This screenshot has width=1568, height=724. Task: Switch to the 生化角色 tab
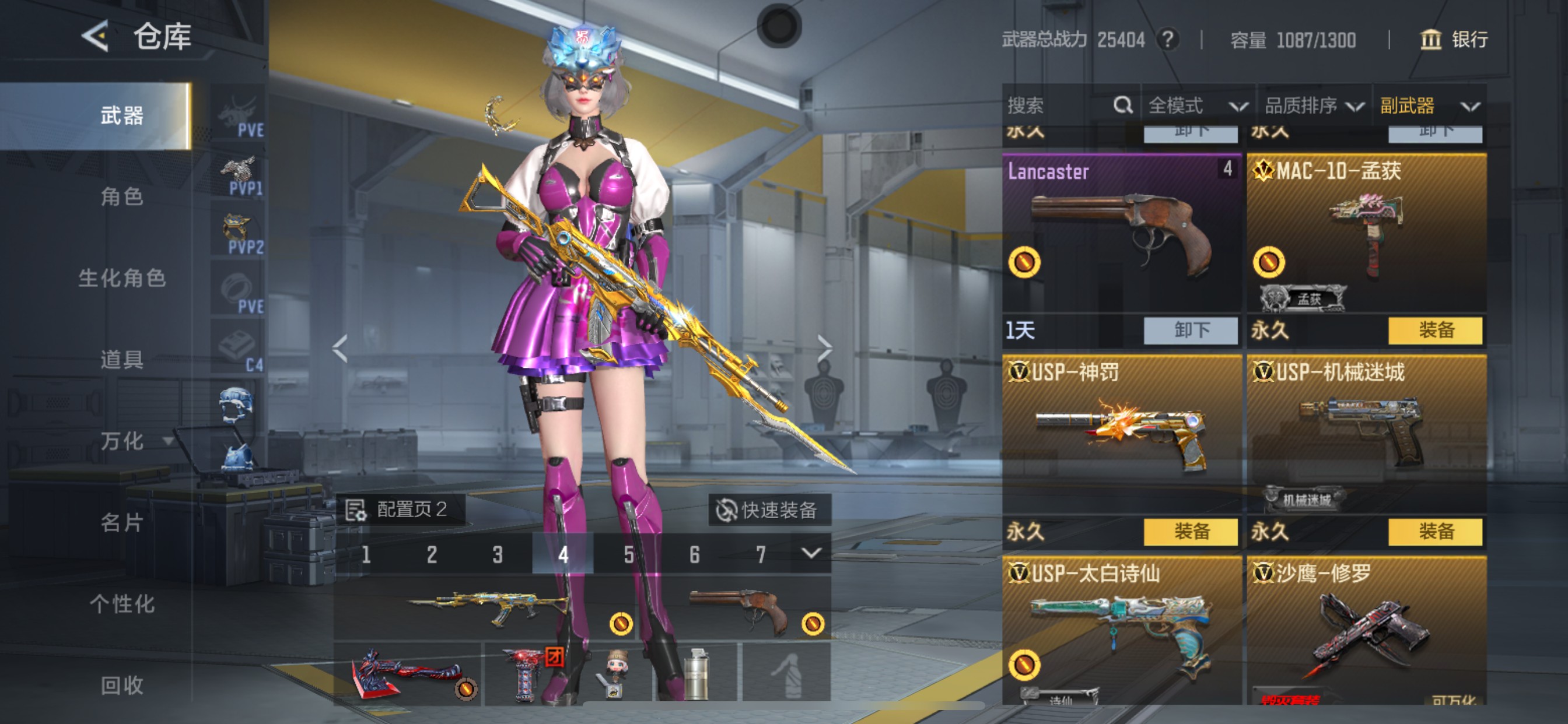[122, 278]
